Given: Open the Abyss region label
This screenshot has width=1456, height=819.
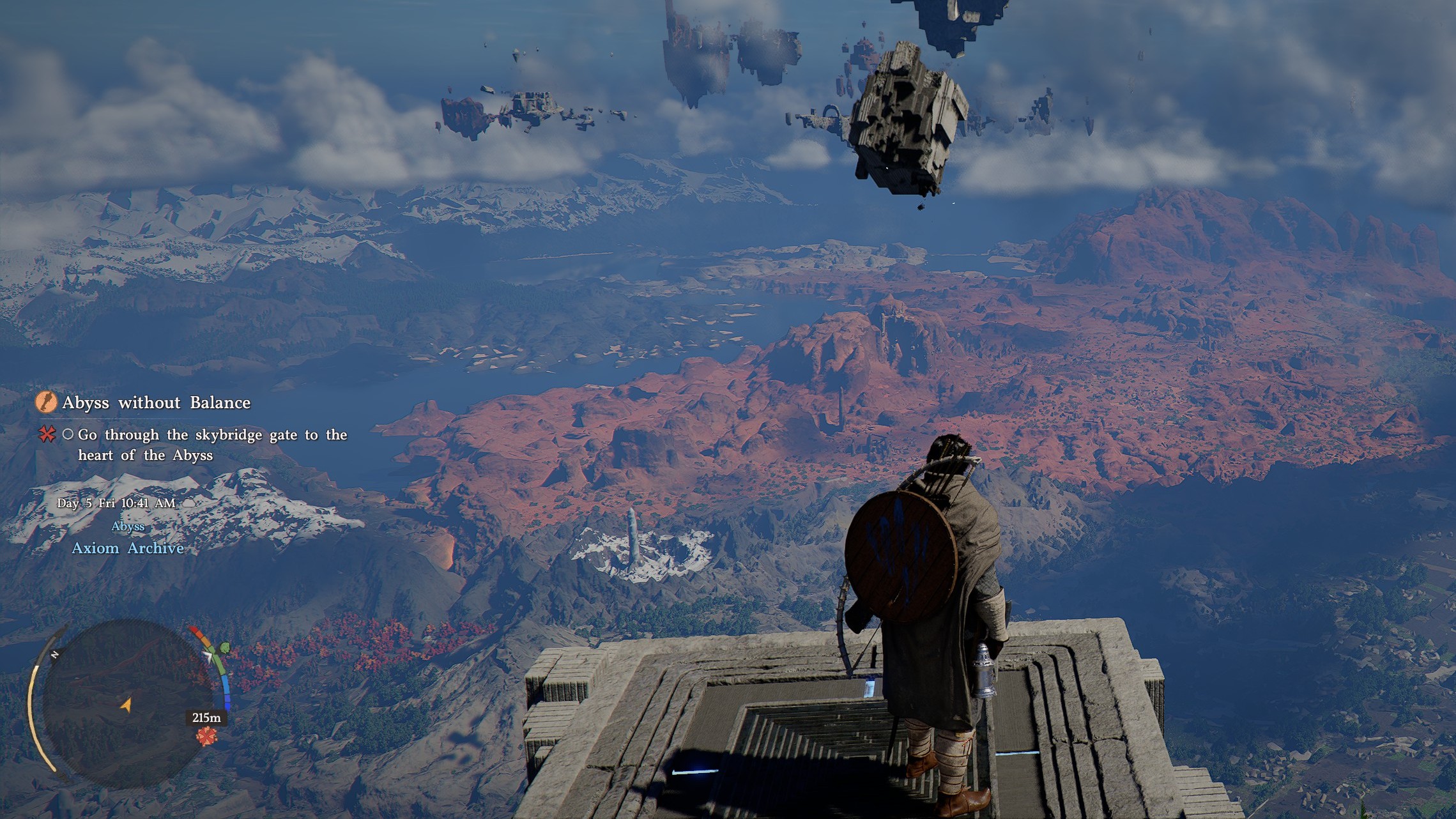Looking at the screenshot, I should 128,525.
